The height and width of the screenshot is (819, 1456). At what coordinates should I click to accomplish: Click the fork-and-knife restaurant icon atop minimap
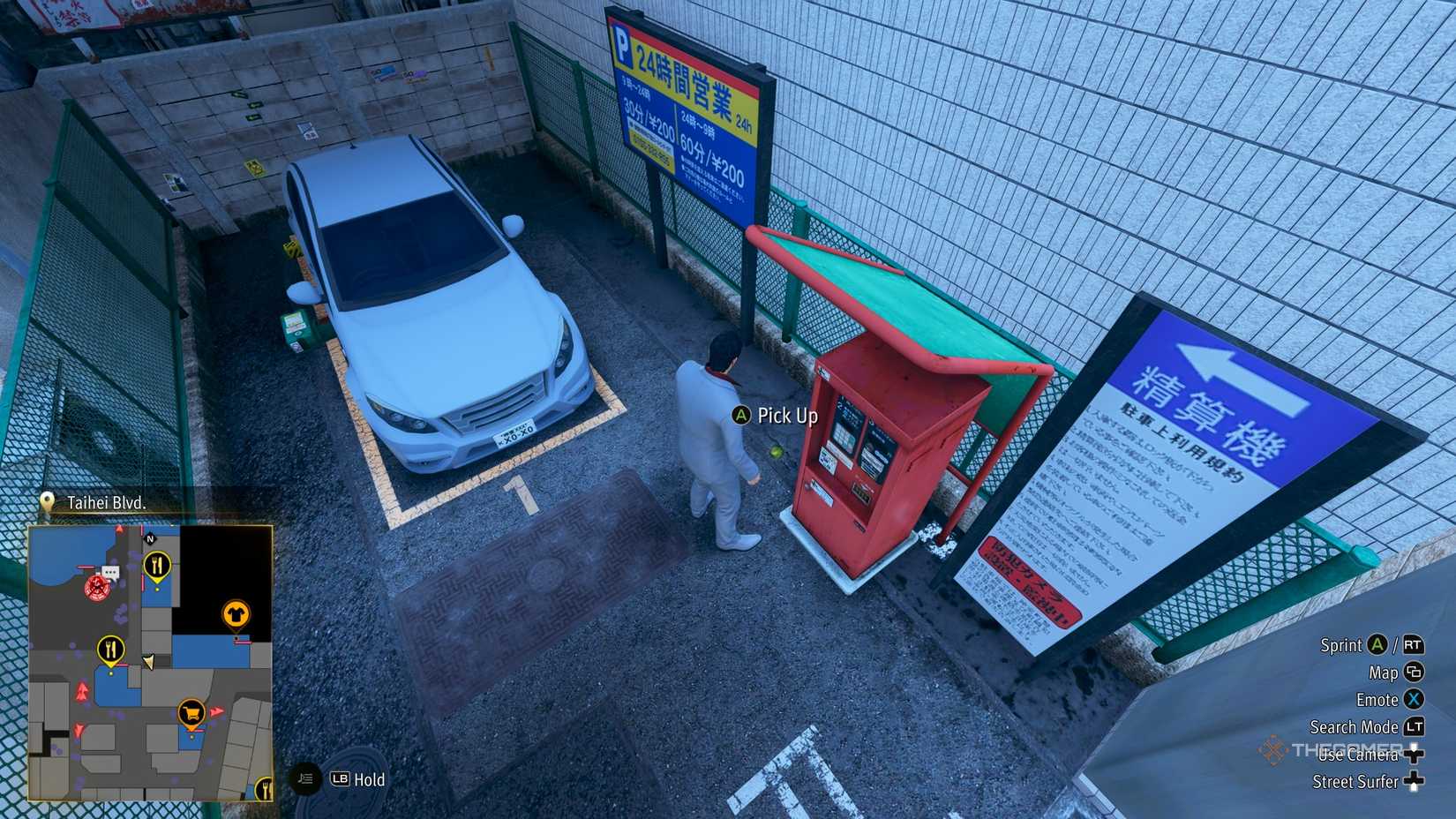pyautogui.click(x=156, y=564)
